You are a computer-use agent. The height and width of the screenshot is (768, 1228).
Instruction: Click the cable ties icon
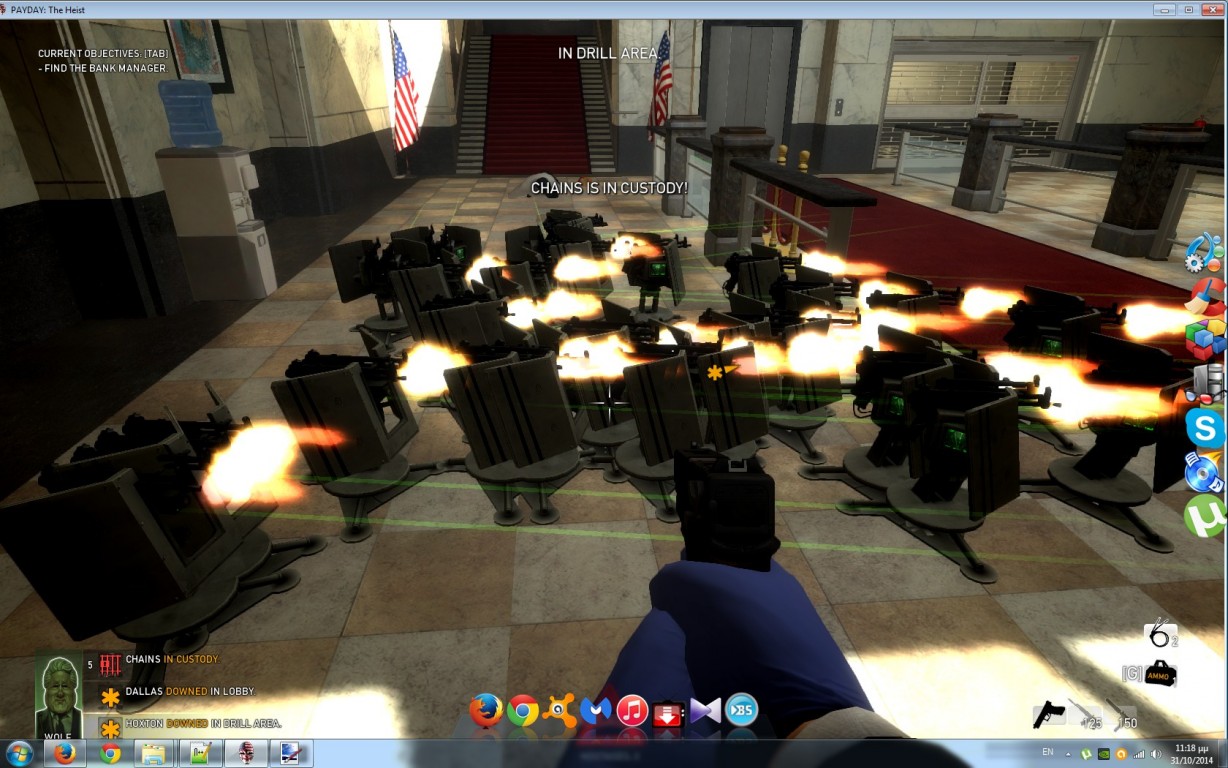(x=1159, y=632)
